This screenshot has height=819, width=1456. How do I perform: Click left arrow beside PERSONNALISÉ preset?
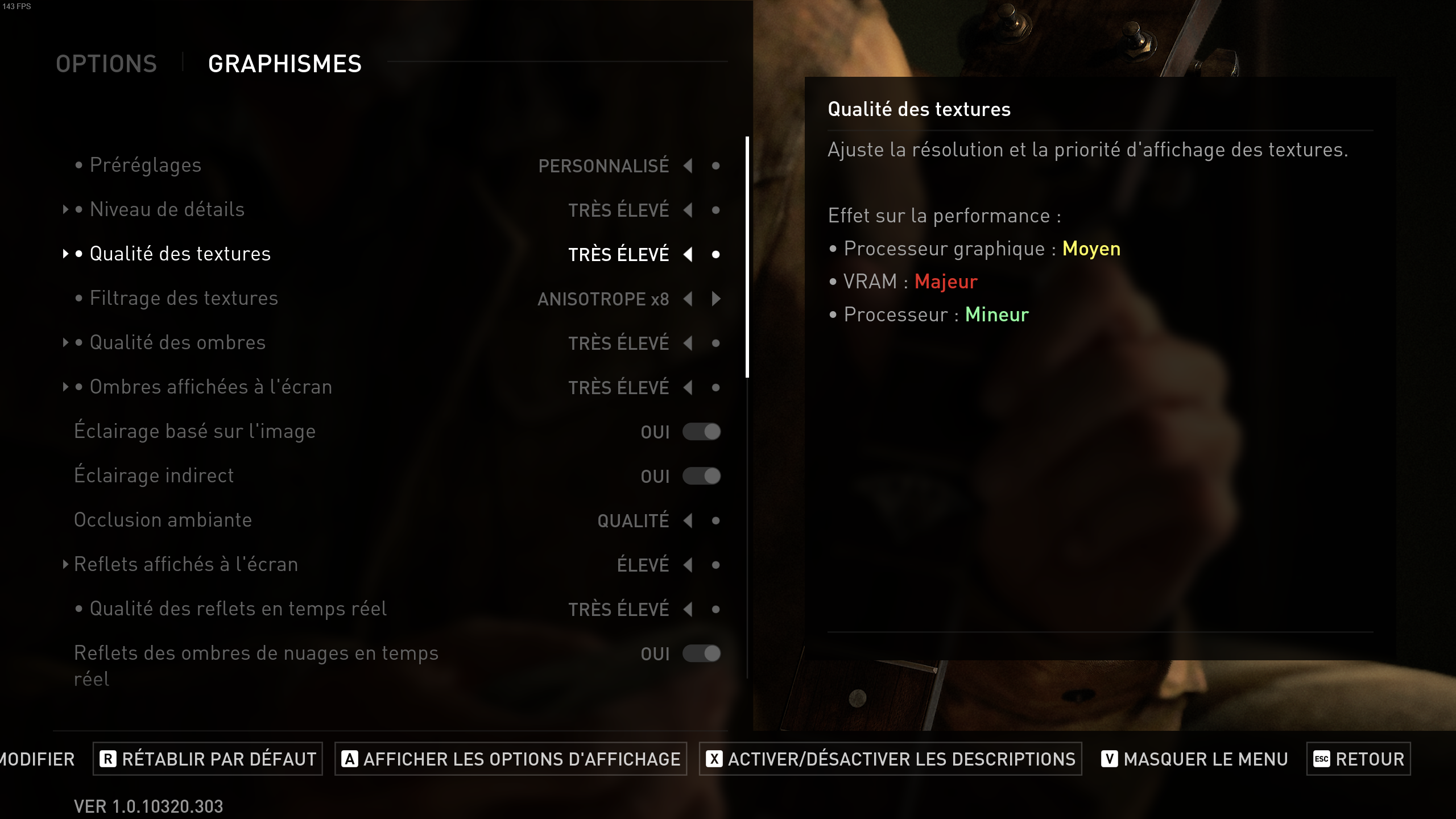689,166
